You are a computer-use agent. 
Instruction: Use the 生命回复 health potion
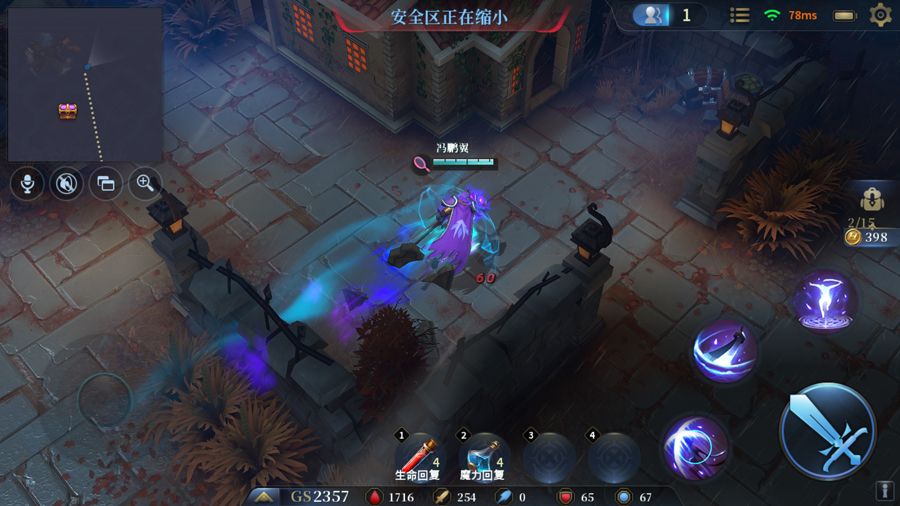pos(419,456)
